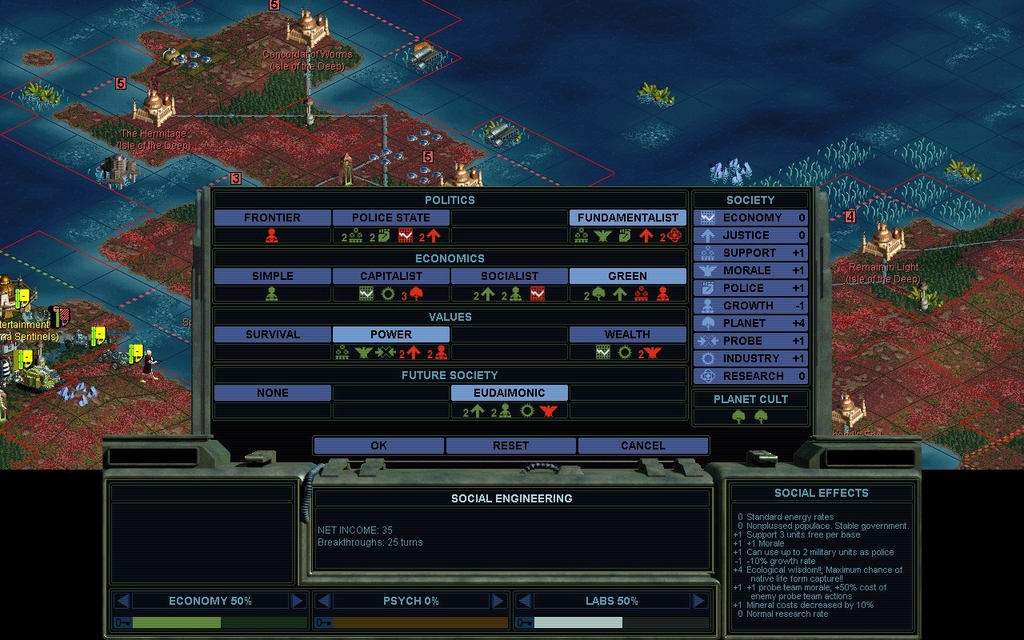This screenshot has width=1024, height=640.
Task: Switch politics to Fundamentalist
Action: click(x=628, y=218)
